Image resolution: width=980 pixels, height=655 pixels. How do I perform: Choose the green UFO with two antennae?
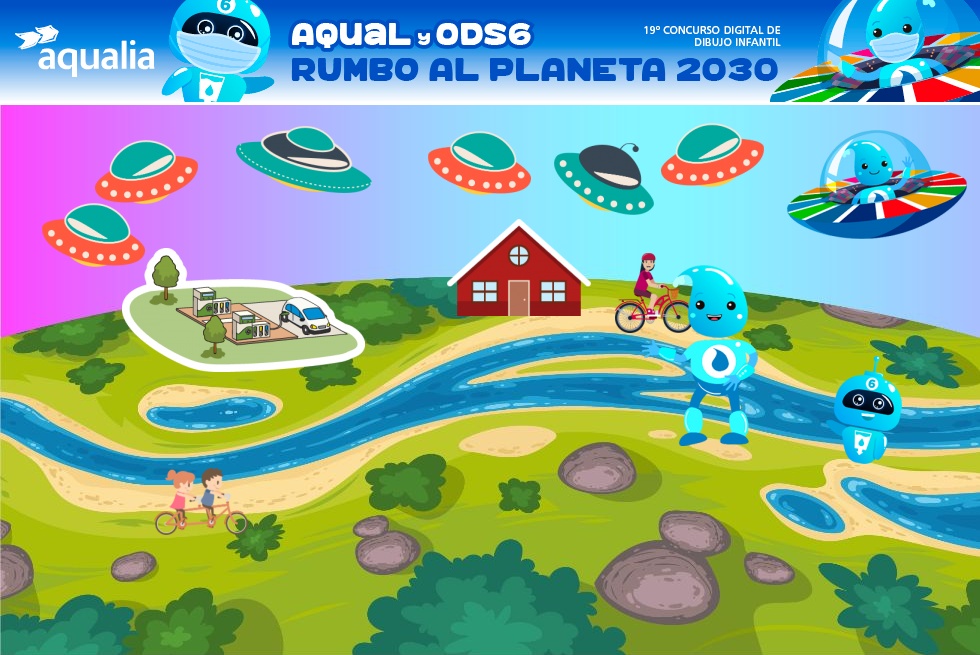pyautogui.click(x=604, y=177)
